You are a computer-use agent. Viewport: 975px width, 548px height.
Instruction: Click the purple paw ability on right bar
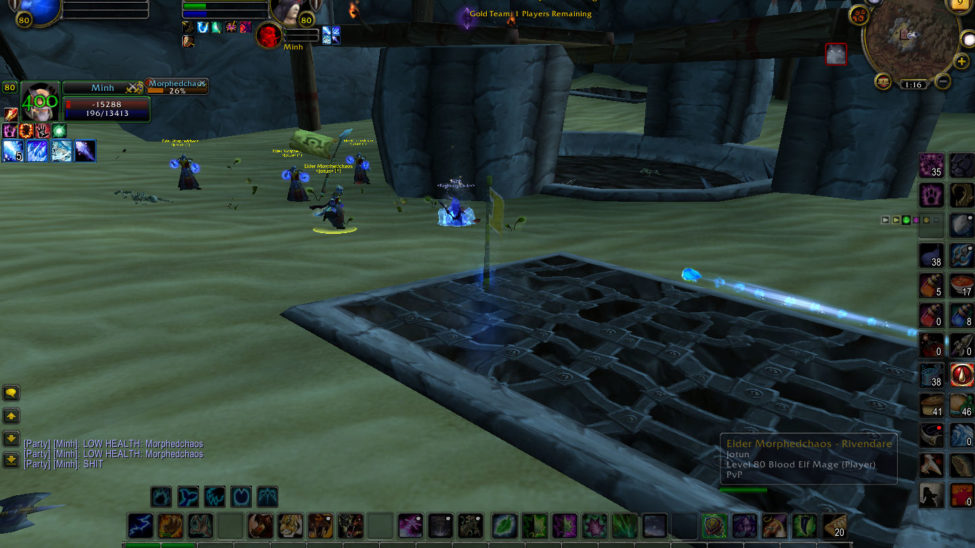[932, 195]
